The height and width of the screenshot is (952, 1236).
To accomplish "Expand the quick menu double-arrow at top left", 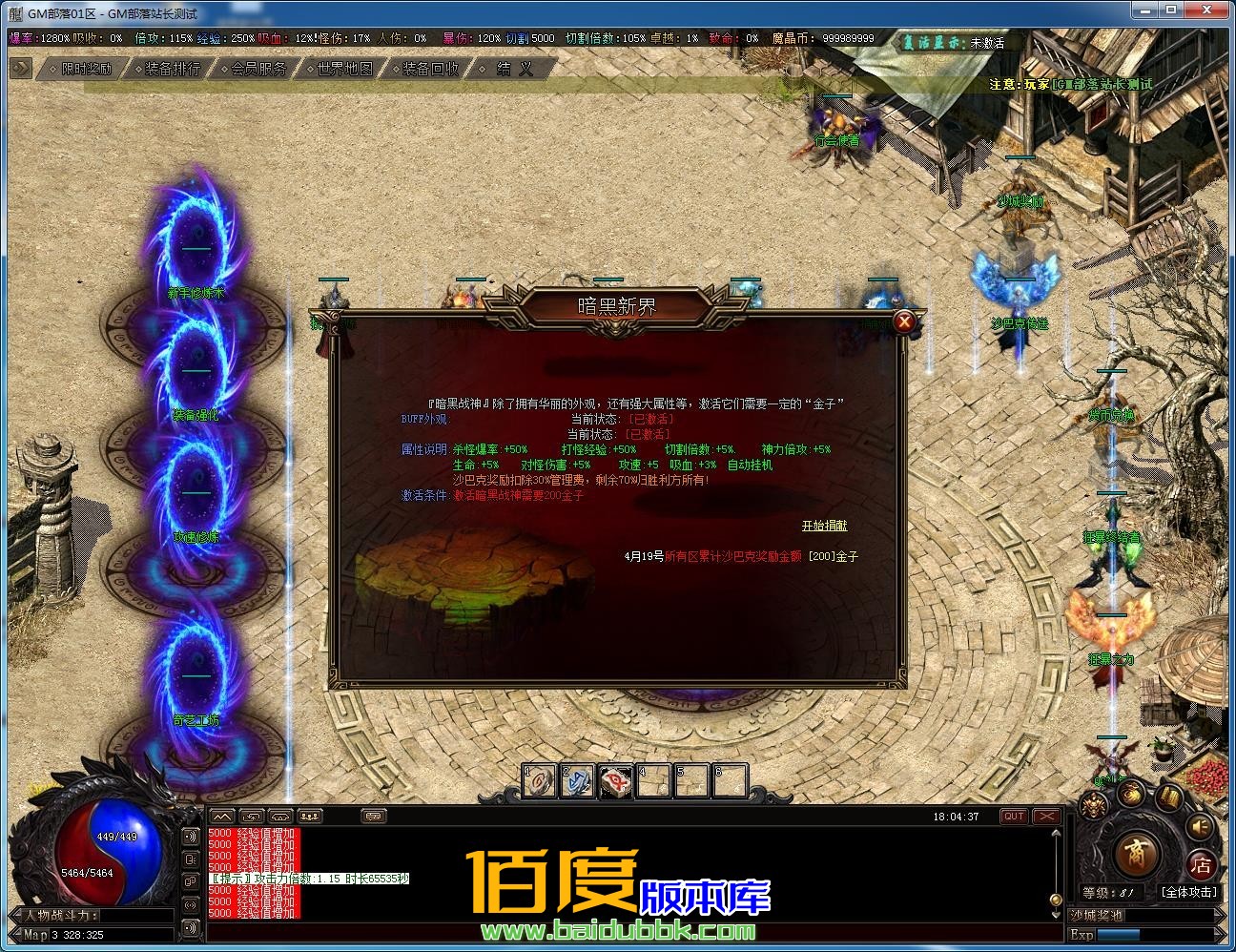I will click(19, 68).
